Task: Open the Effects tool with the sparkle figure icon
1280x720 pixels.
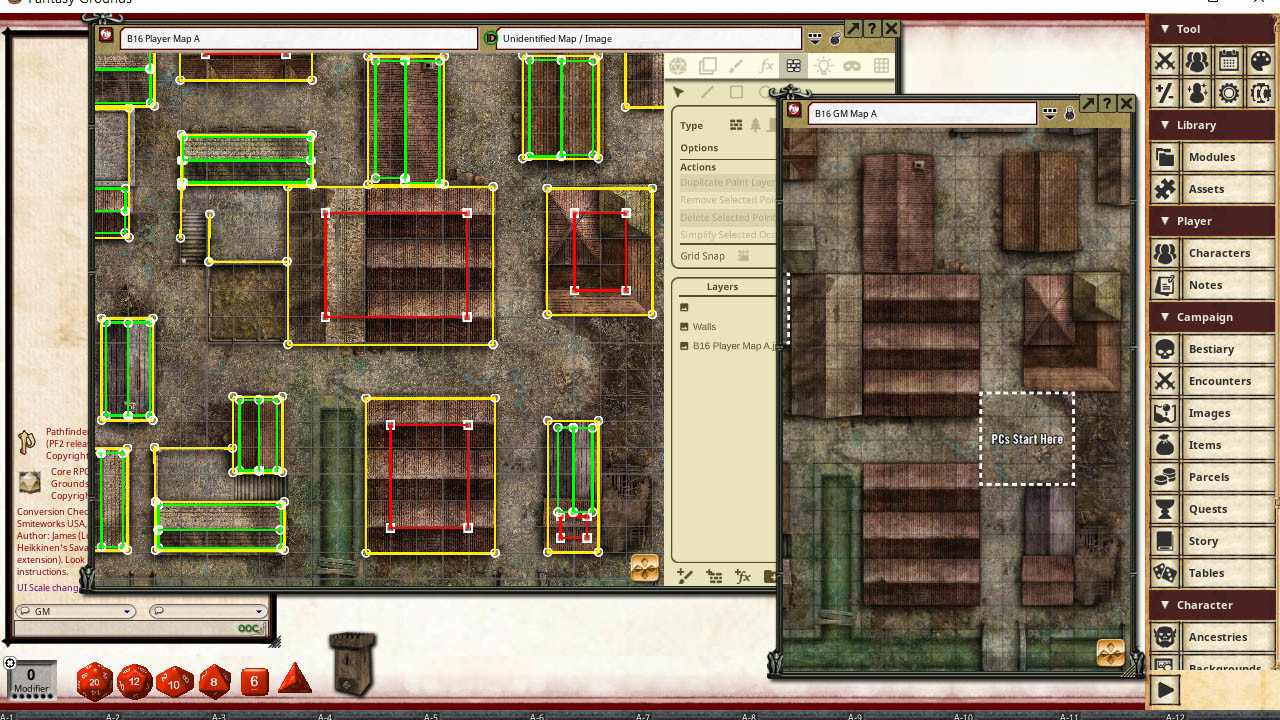Action: (x=1196, y=93)
